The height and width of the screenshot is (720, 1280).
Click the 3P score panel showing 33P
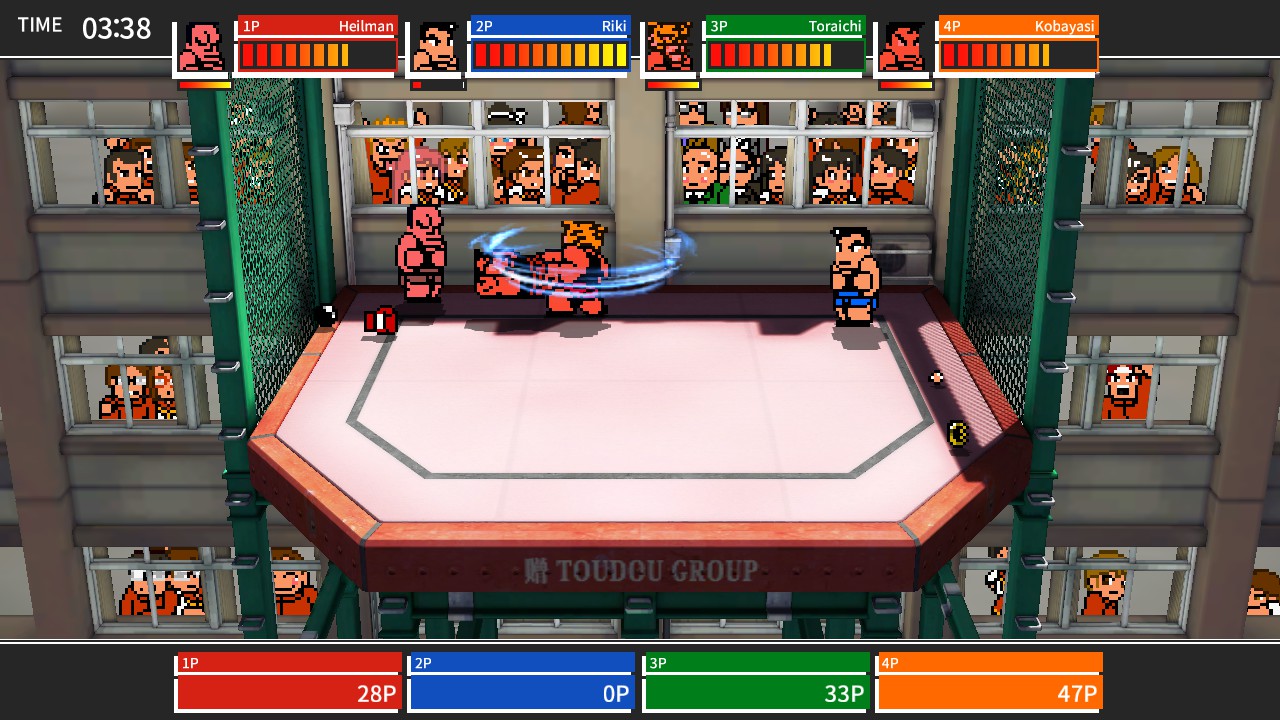[x=755, y=692]
